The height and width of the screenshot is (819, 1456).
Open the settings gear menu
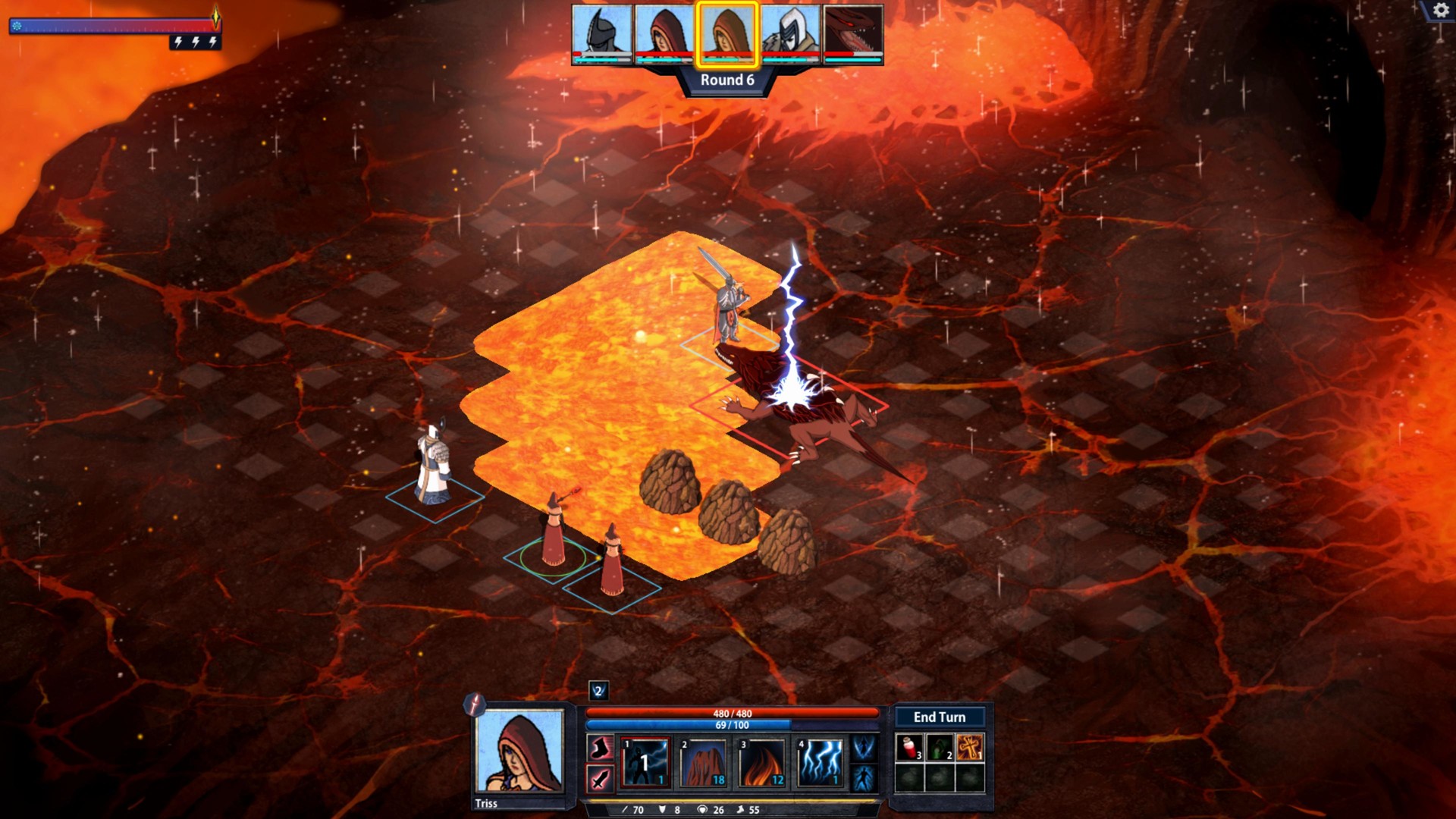click(1439, 11)
